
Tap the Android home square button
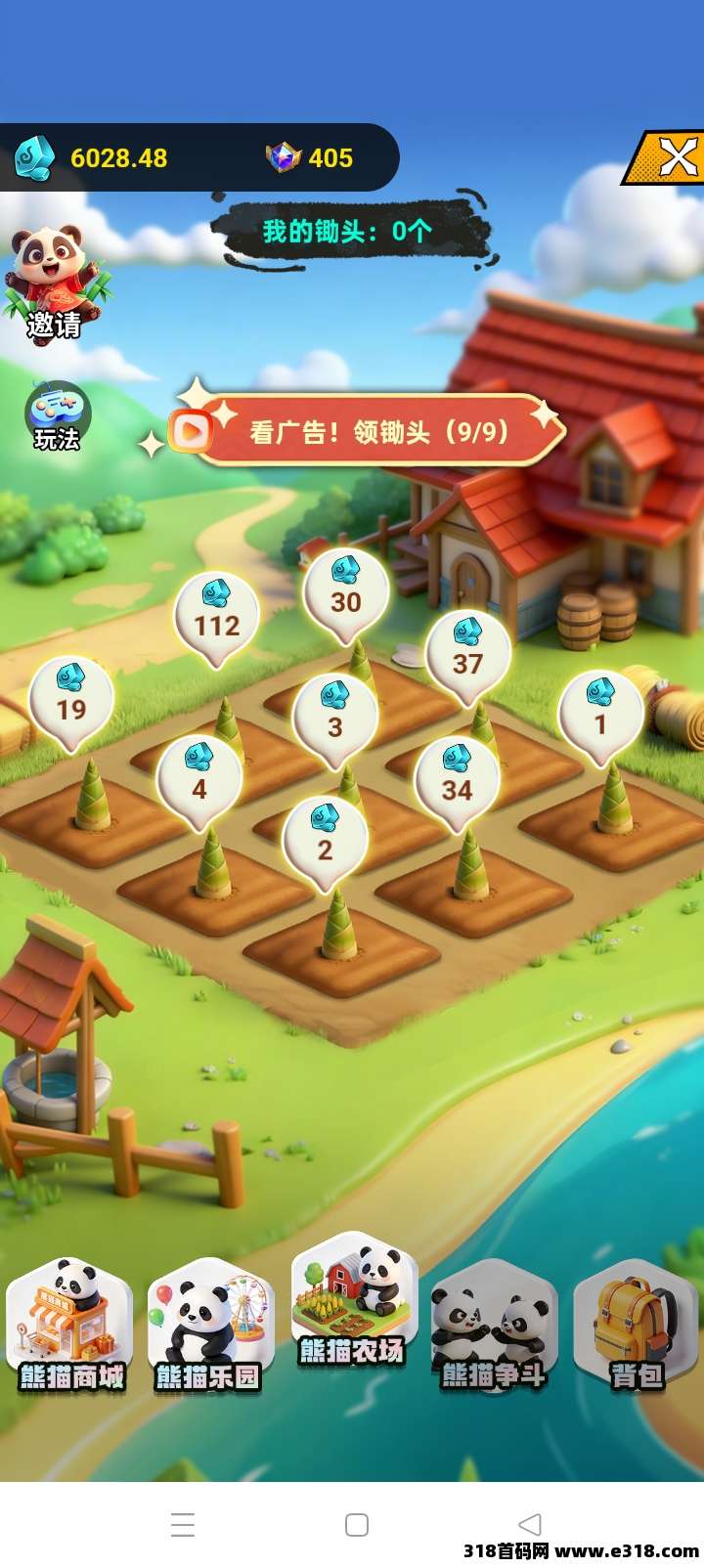[357, 1525]
